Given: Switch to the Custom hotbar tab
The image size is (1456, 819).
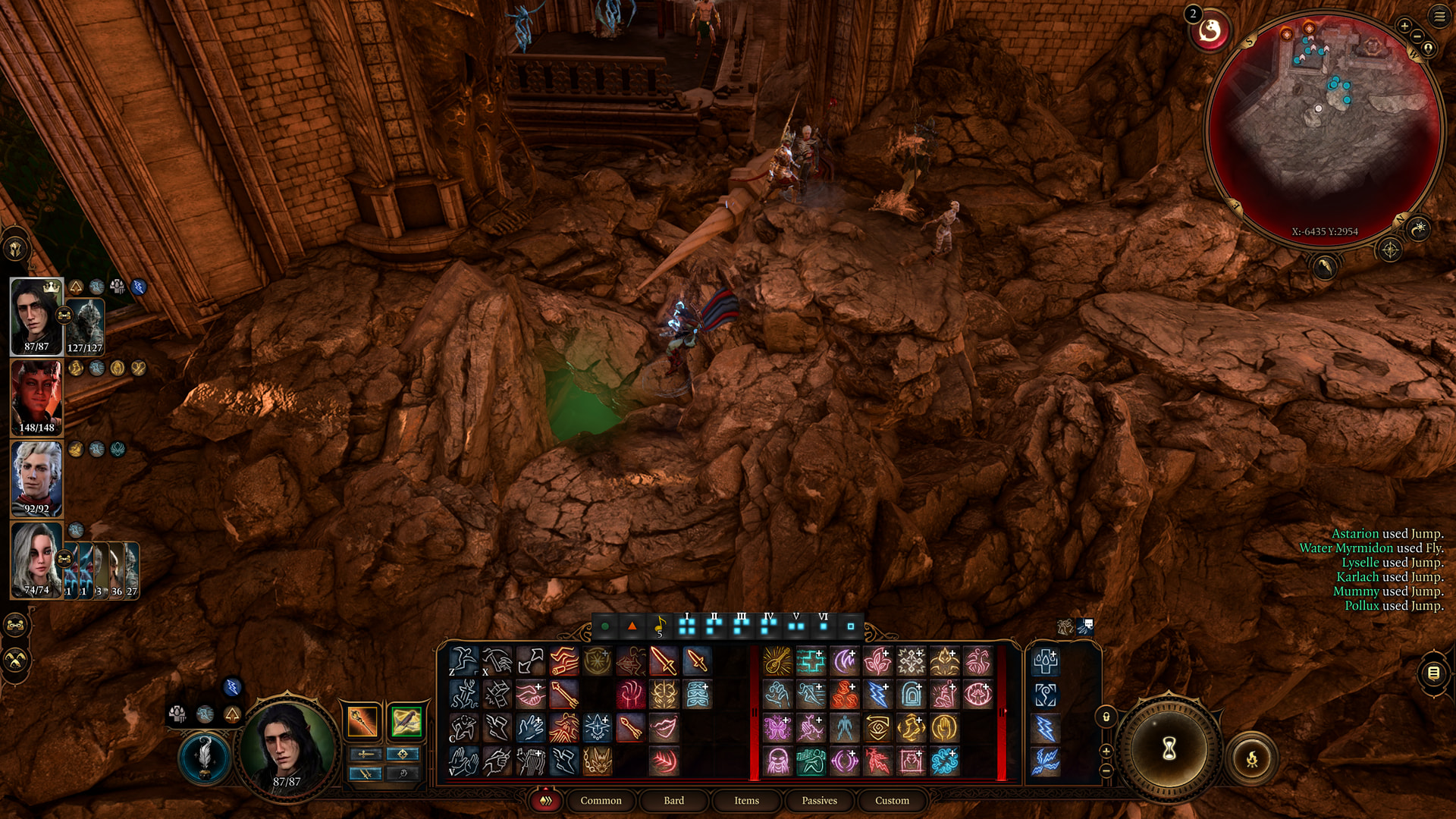Looking at the screenshot, I should tap(892, 801).
